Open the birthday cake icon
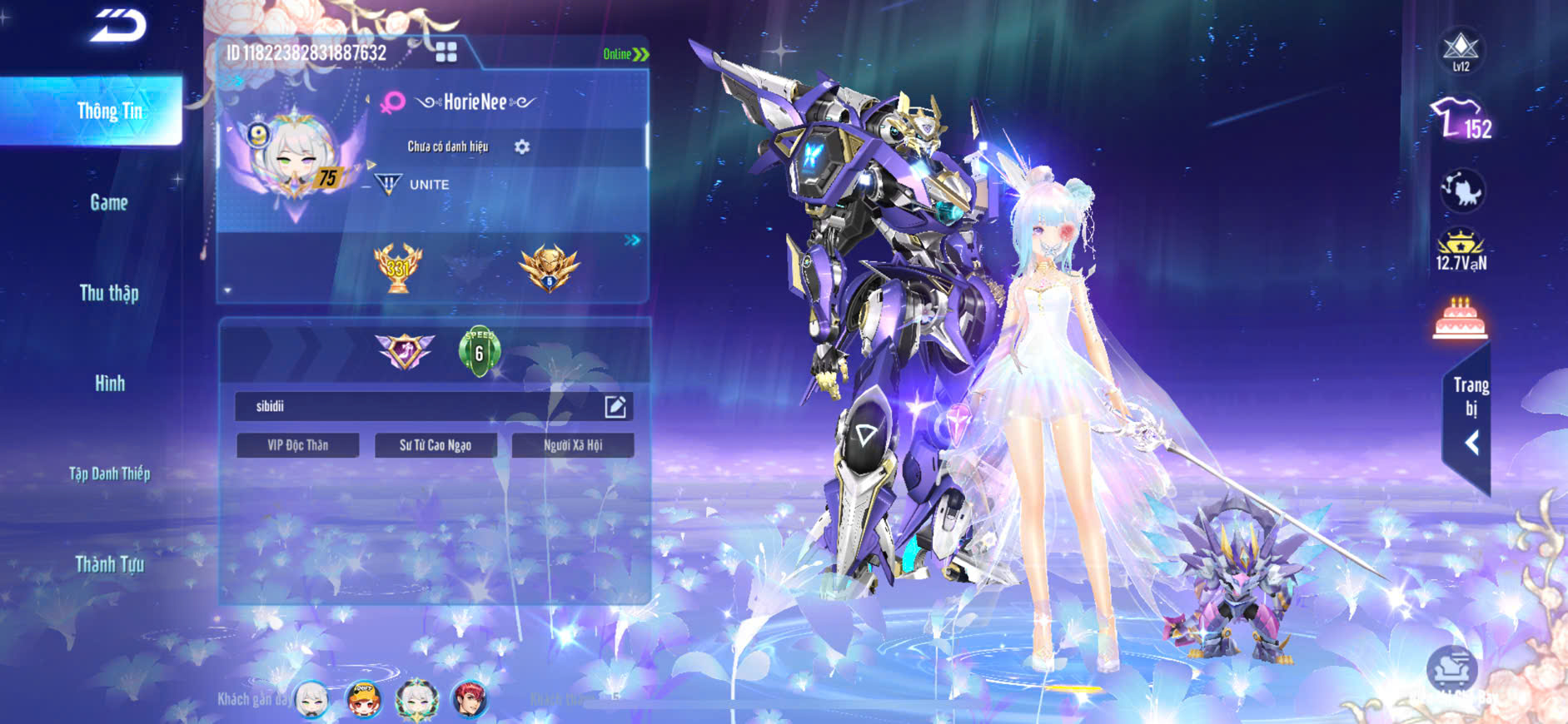 click(x=1460, y=318)
